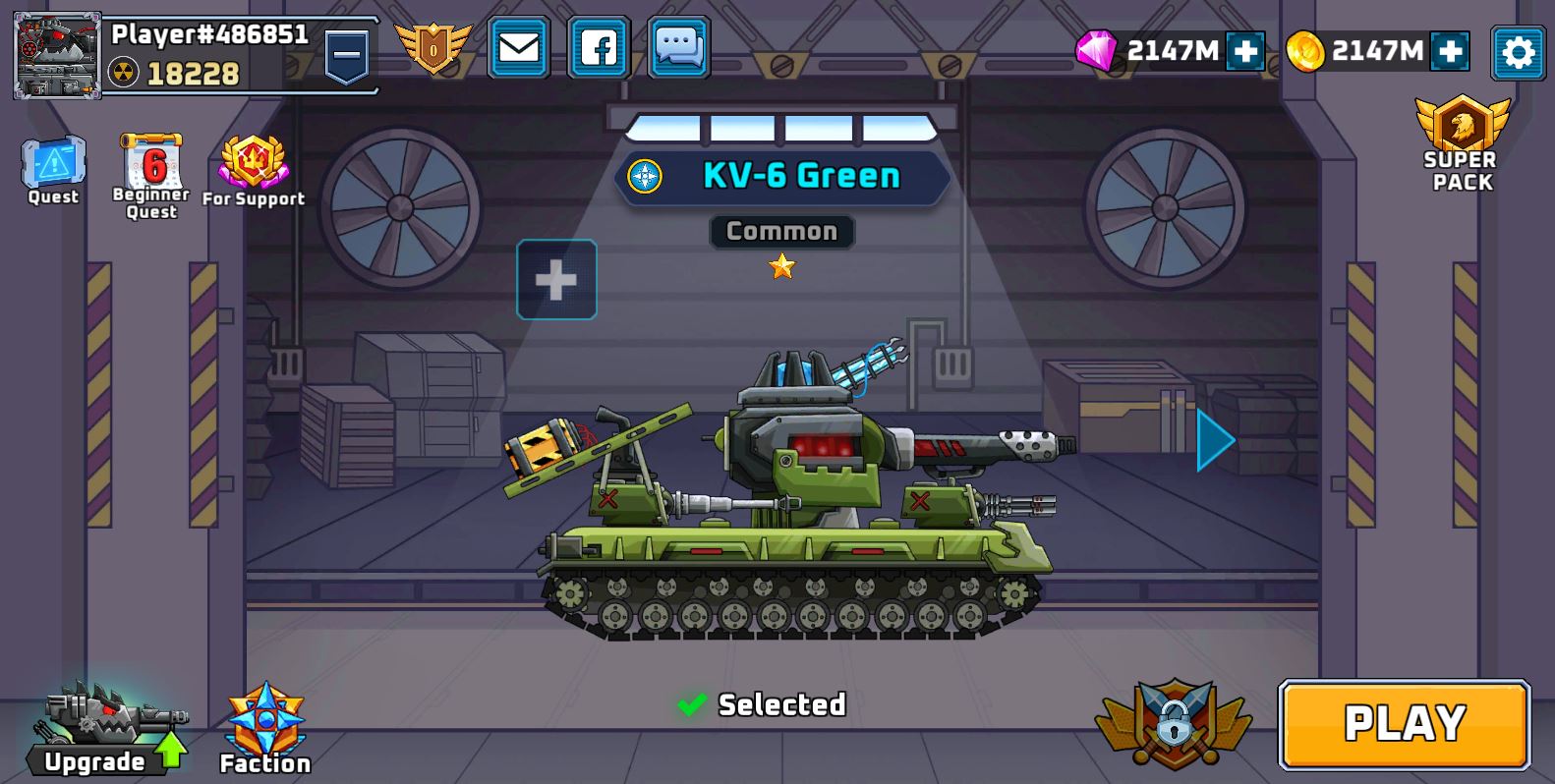Add more pink gems

[1244, 51]
